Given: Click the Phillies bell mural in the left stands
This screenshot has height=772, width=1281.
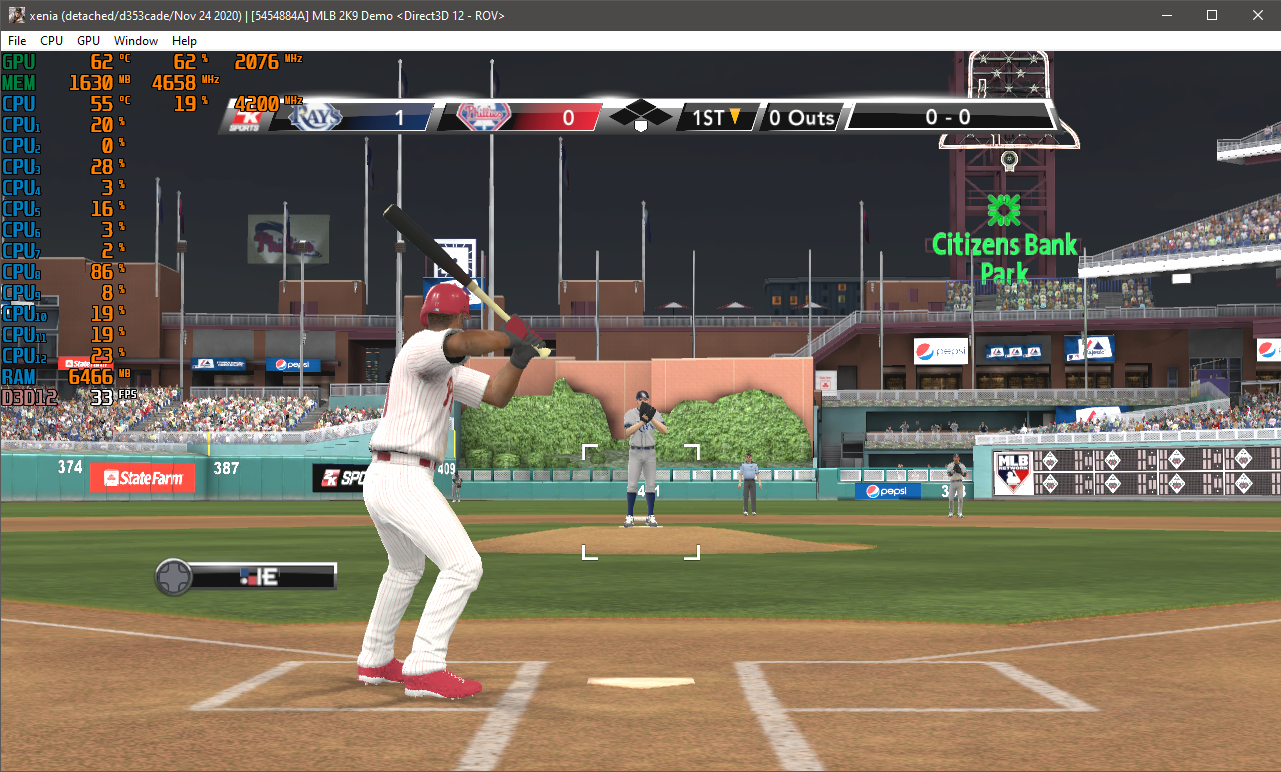Looking at the screenshot, I should click(x=289, y=240).
